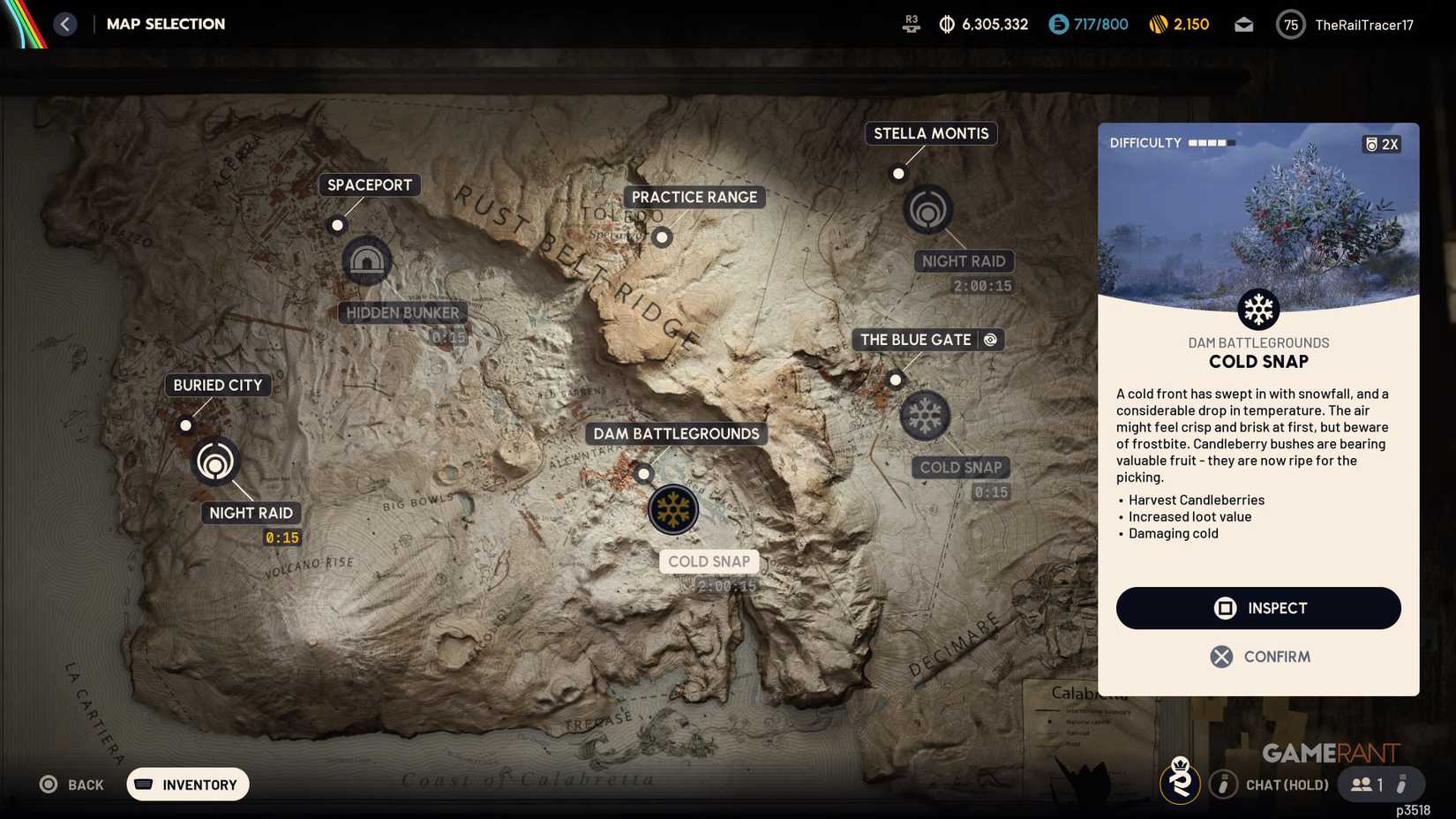Select the Cold Snap snowflake icon at Dam Battlegrounds
The image size is (1456, 819).
[673, 509]
